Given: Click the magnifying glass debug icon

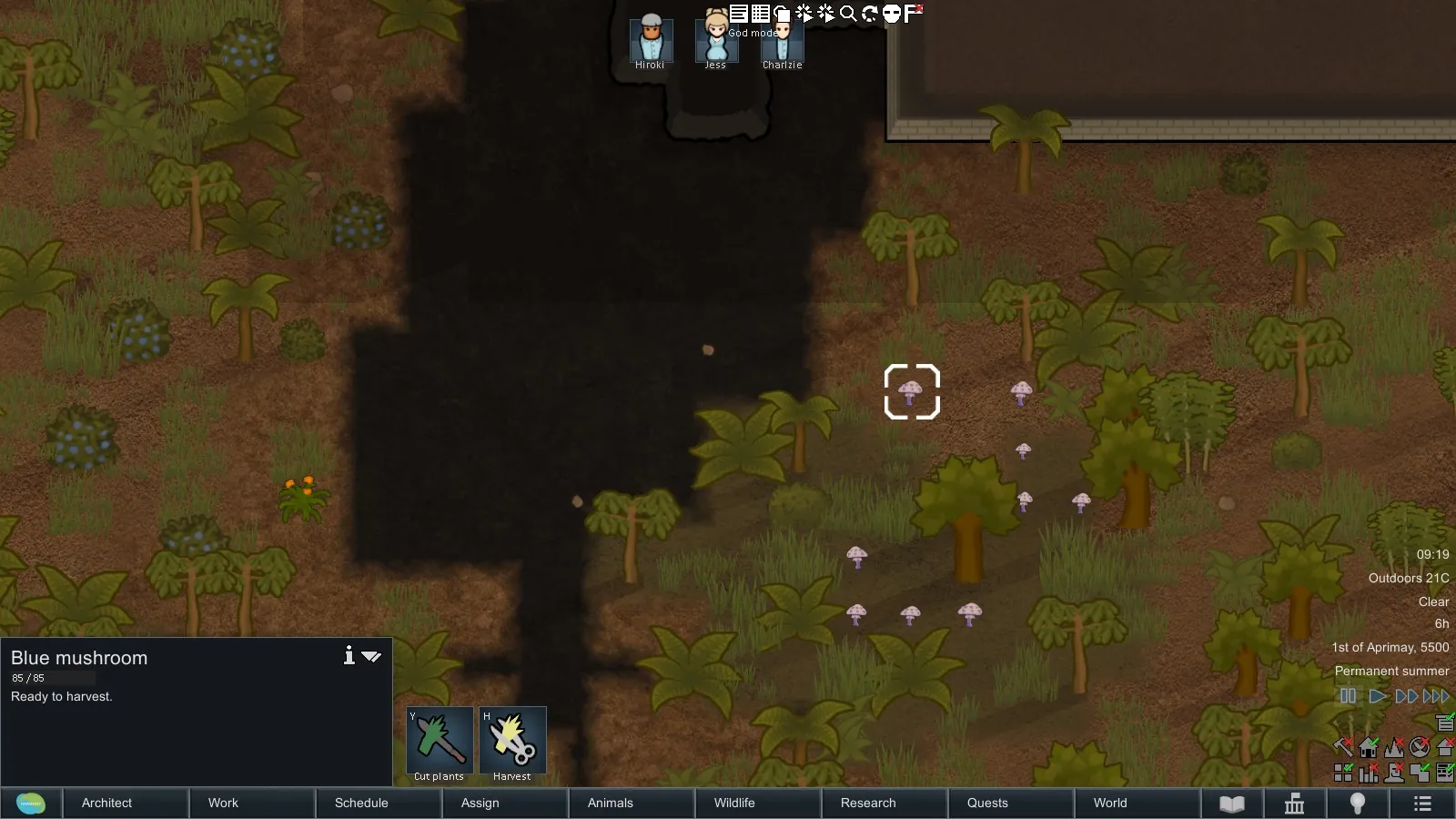Looking at the screenshot, I should (x=848, y=13).
